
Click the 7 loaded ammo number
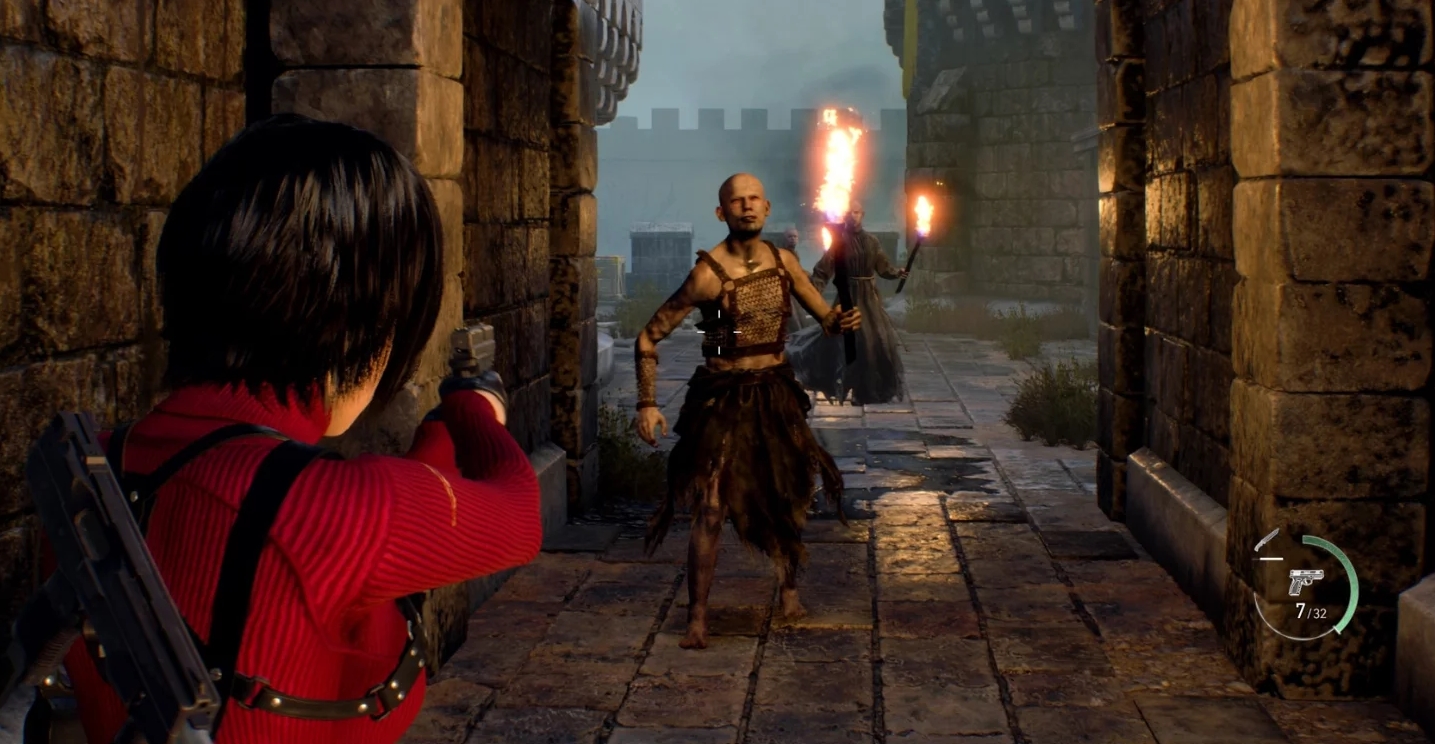tap(1299, 610)
